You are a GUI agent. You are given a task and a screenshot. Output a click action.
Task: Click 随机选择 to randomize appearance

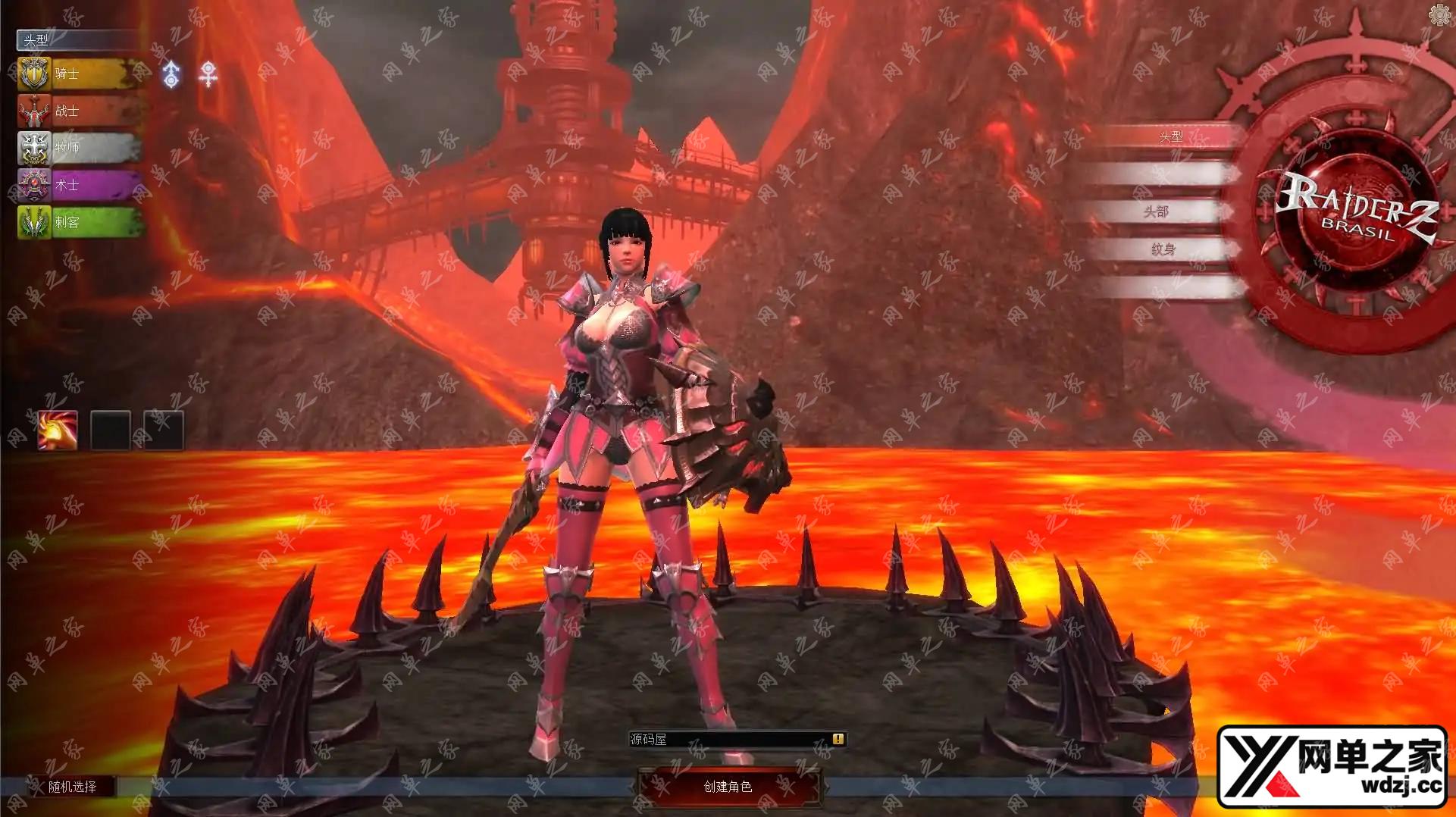pyautogui.click(x=73, y=787)
